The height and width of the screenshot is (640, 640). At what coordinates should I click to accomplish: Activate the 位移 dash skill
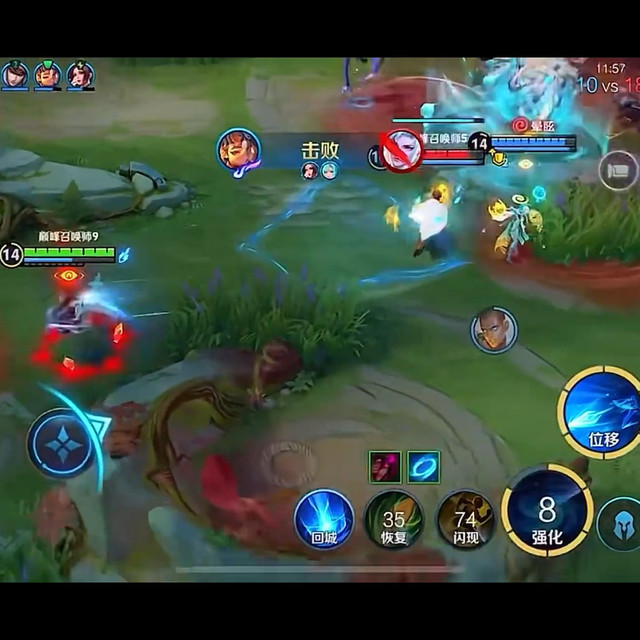(x=601, y=411)
